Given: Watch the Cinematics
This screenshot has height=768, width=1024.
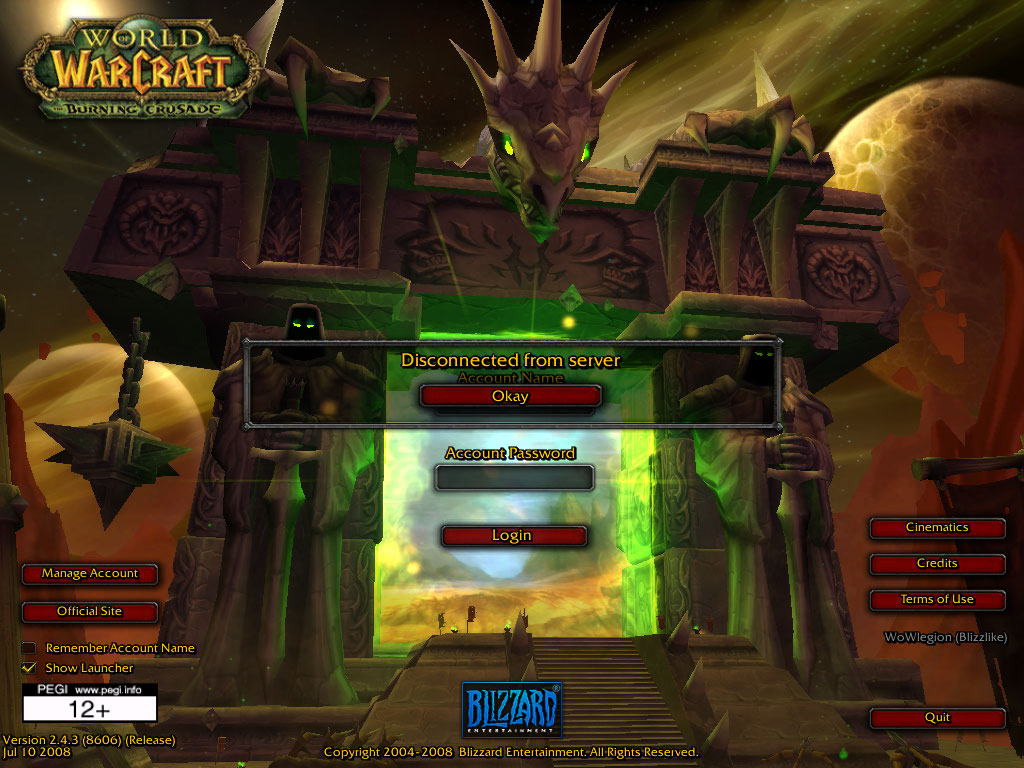Looking at the screenshot, I should (937, 528).
